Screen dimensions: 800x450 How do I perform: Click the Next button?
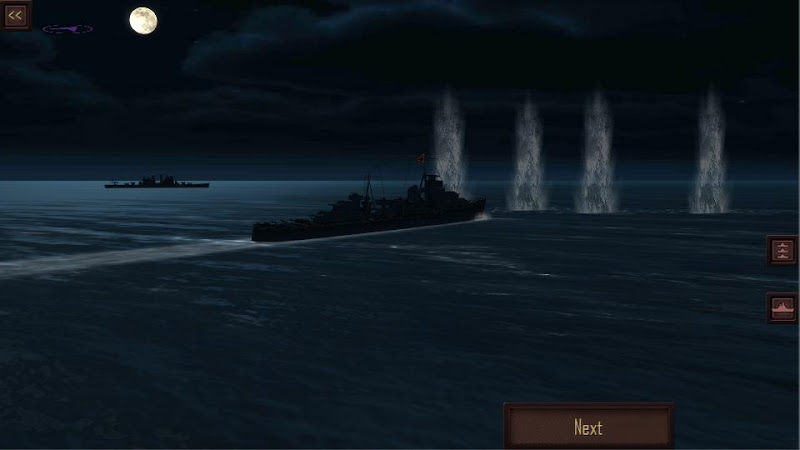(x=588, y=427)
